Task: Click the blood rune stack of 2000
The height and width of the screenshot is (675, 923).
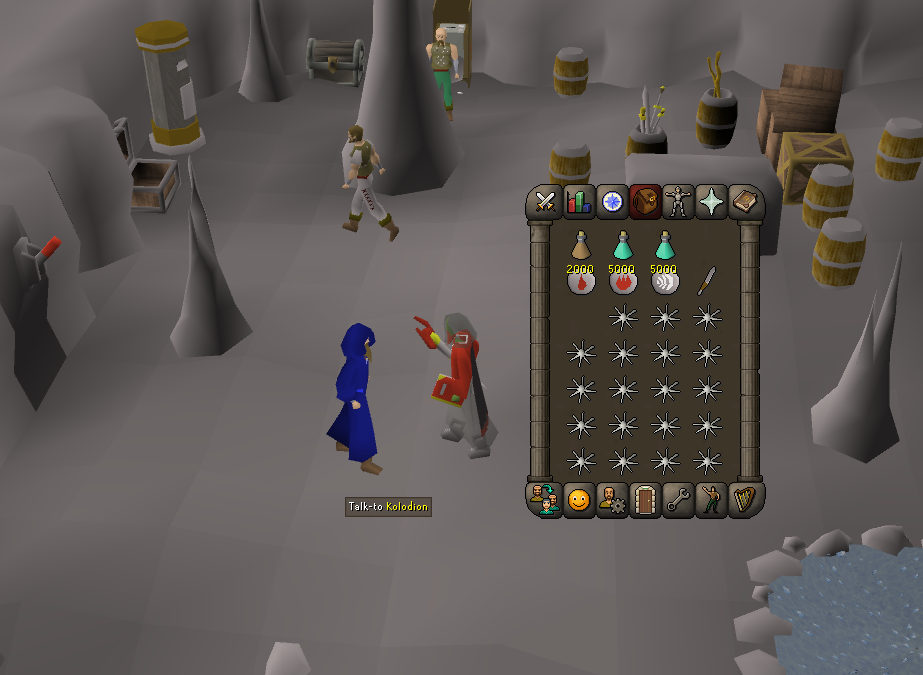Action: point(581,281)
